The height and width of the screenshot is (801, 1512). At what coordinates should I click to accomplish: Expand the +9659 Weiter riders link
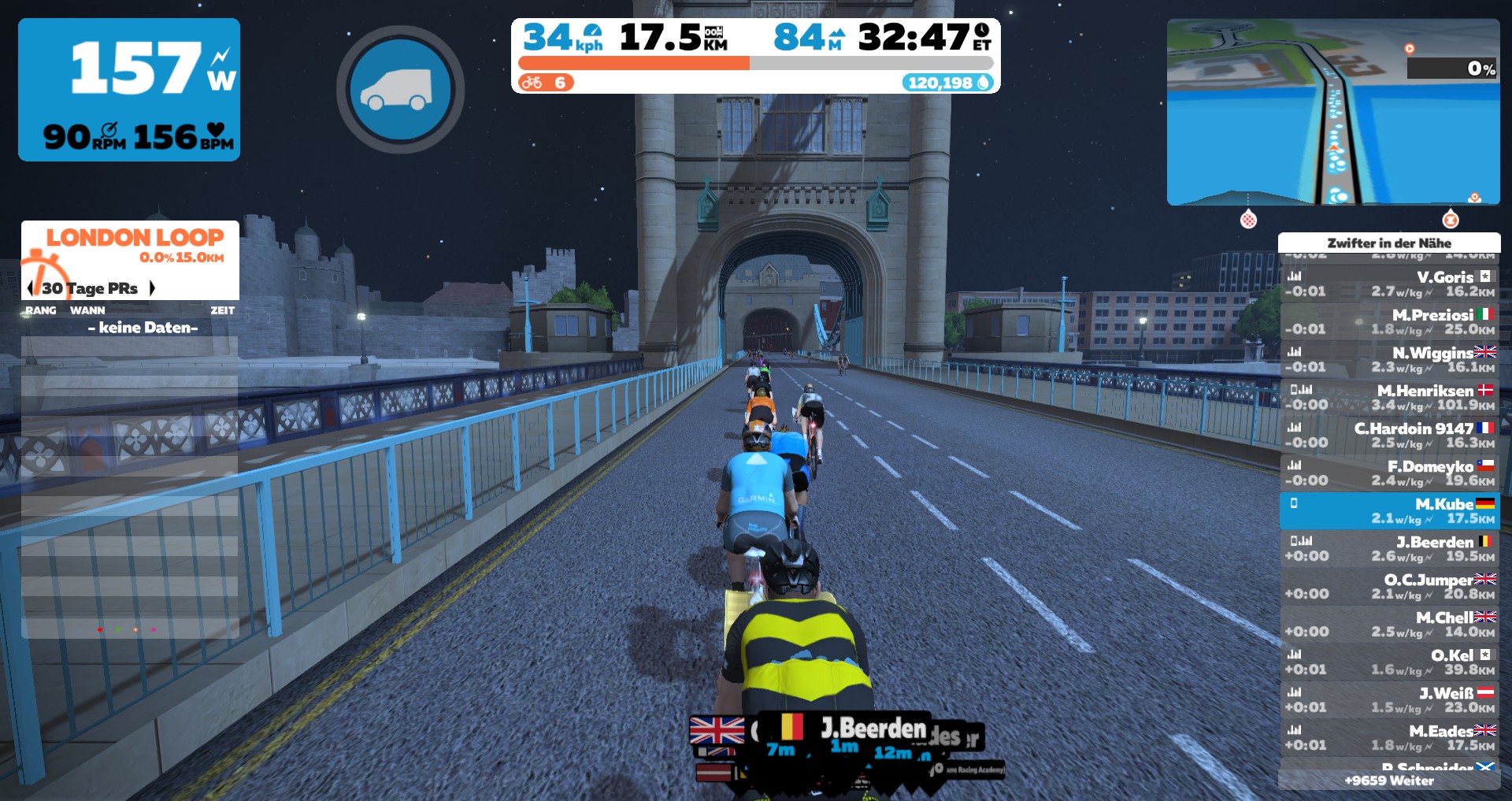coord(1389,781)
